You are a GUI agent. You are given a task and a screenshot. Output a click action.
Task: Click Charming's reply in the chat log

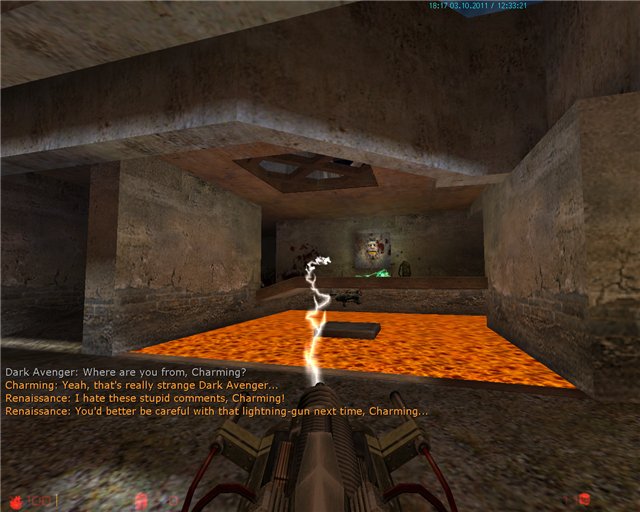(142, 385)
